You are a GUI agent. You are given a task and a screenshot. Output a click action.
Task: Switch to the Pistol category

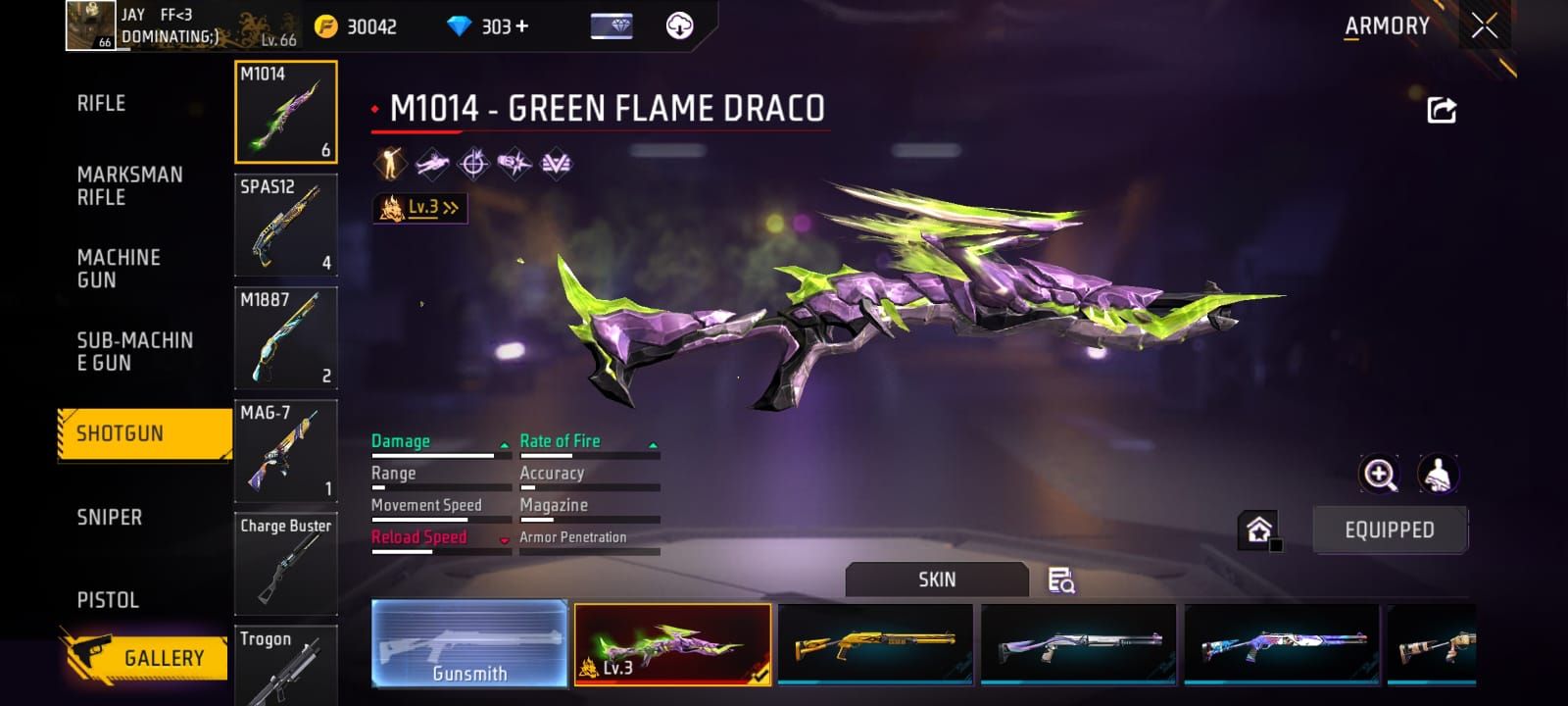pyautogui.click(x=108, y=599)
